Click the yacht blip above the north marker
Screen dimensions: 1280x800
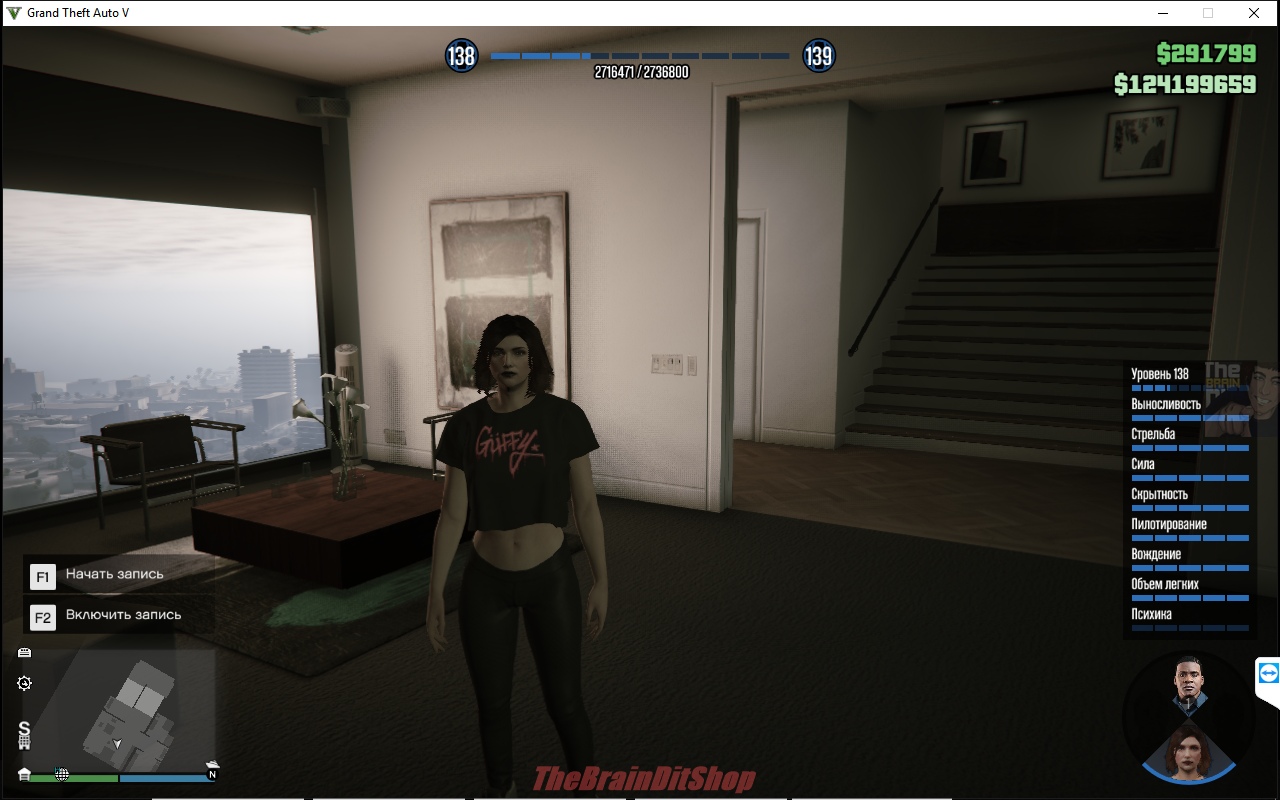point(212,765)
